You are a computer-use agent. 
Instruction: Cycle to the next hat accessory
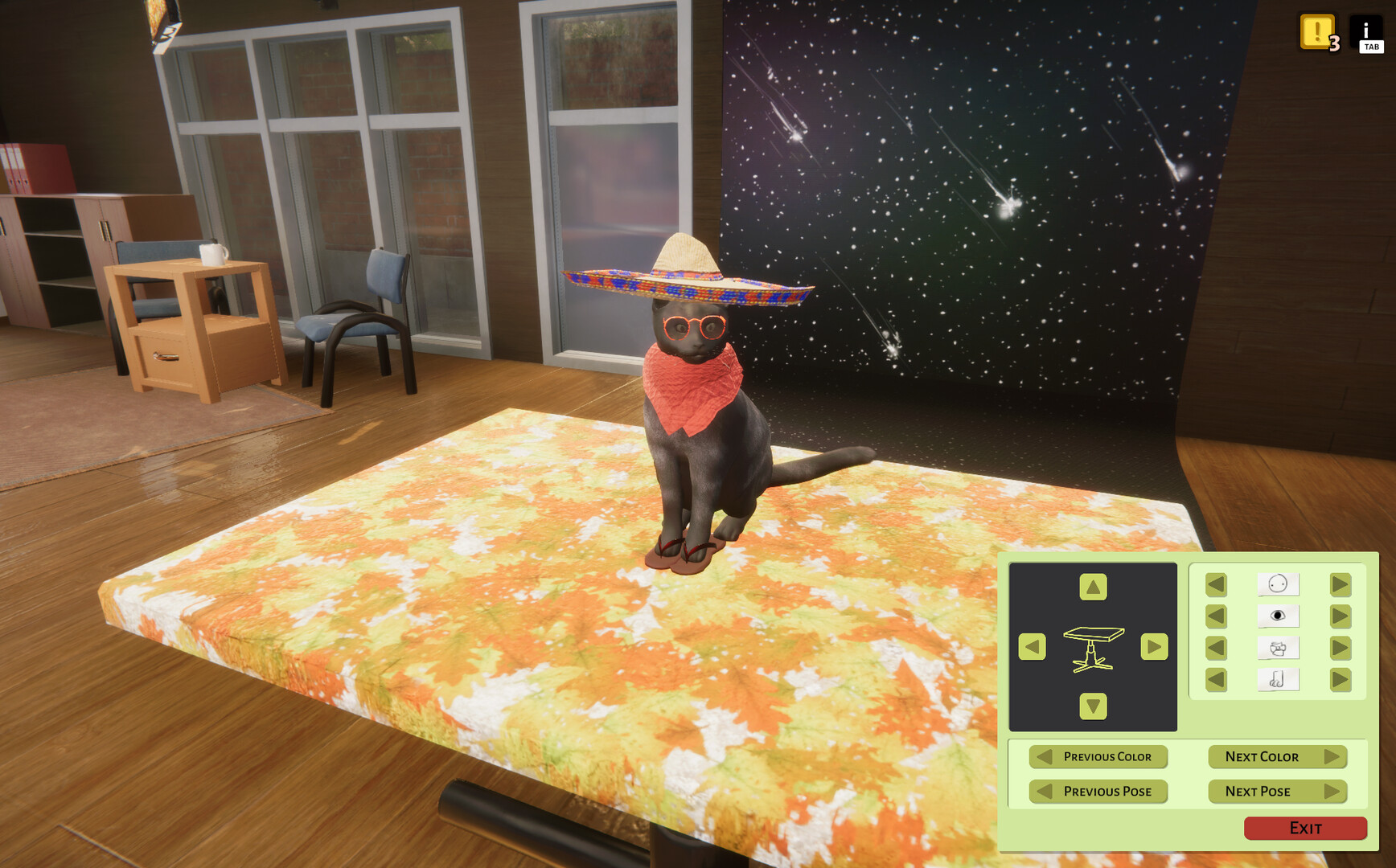point(1339,584)
